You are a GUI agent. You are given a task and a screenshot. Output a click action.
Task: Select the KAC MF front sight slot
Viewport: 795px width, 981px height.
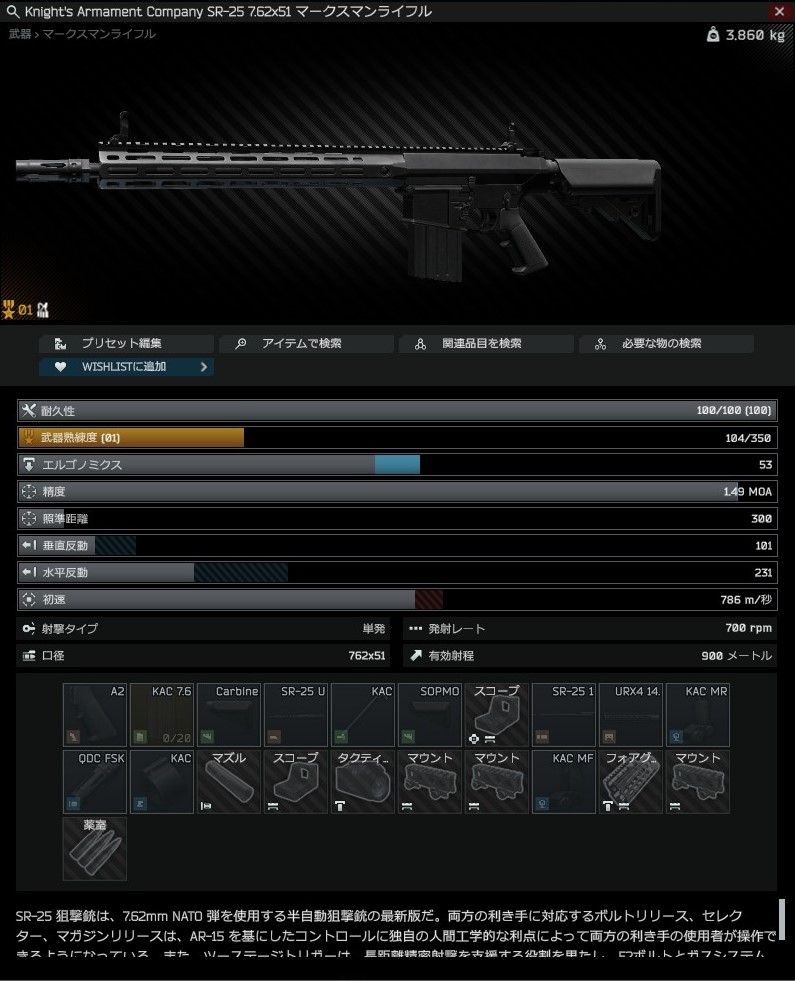coord(564,782)
